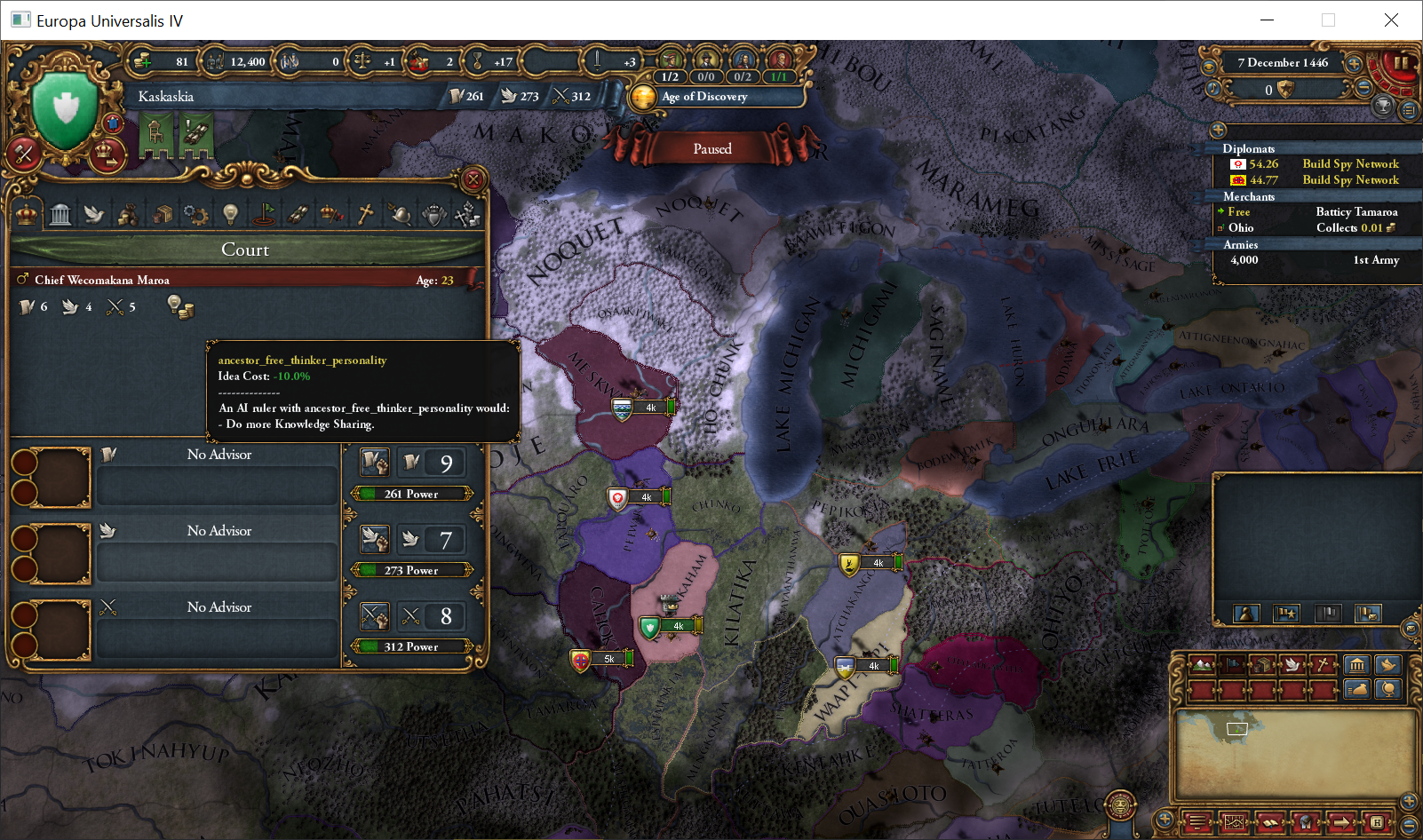The image size is (1423, 840).
Task: Open the Economy tab with the money bags
Action: pos(128,214)
